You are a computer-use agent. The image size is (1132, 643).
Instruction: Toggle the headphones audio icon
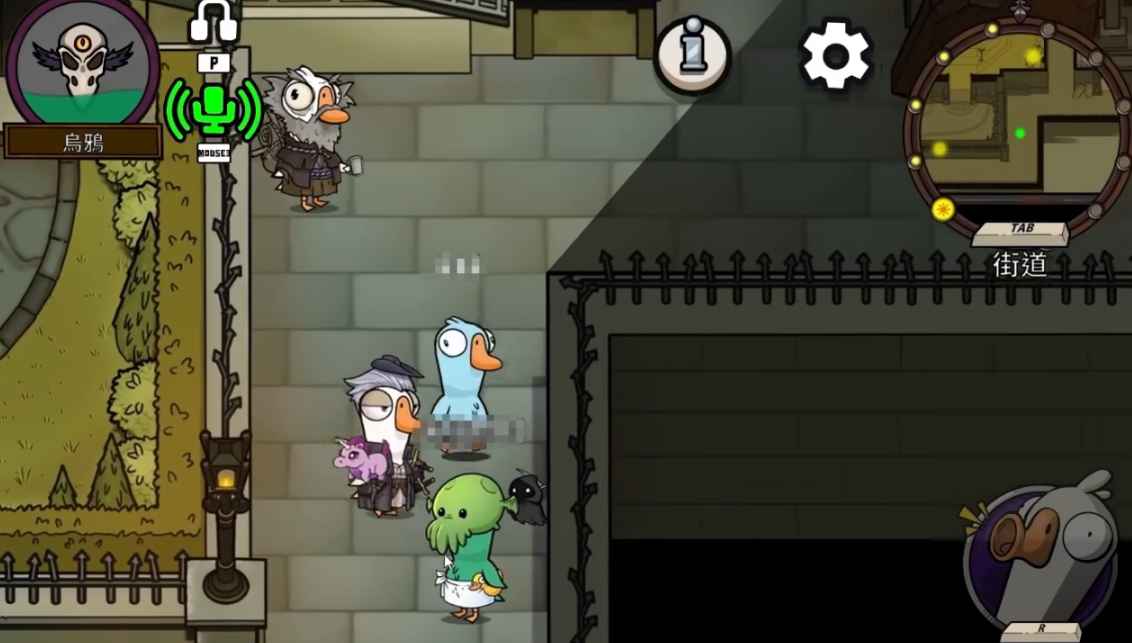[213, 22]
